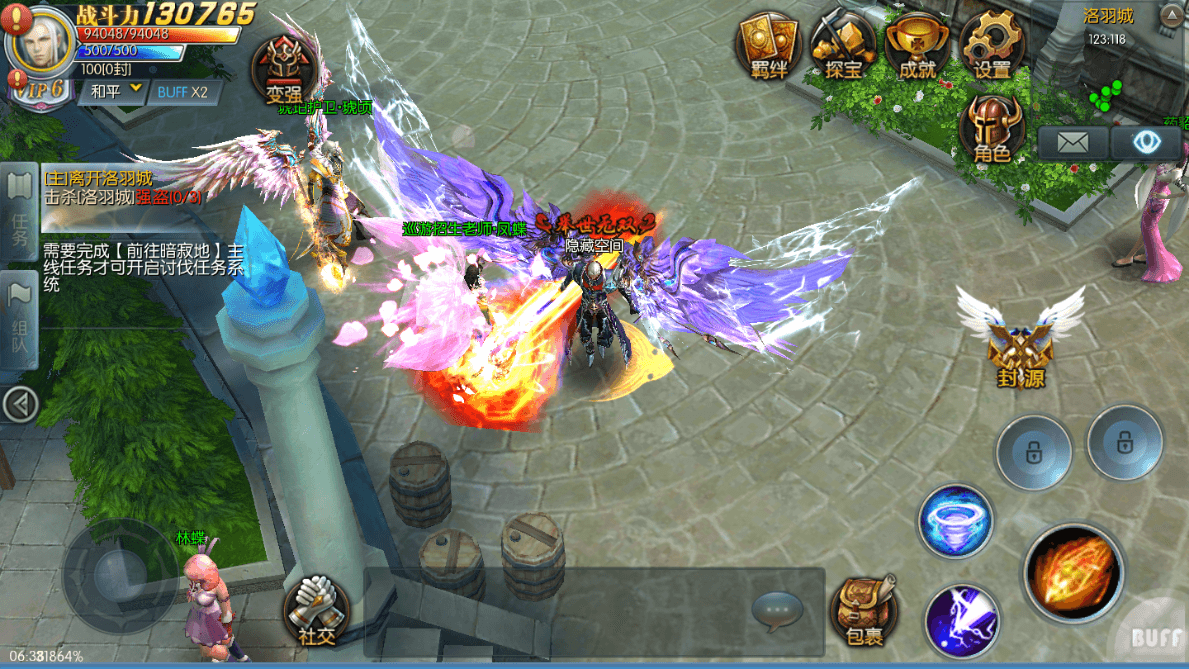Open the 设置 settings menu
Screen dimensions: 1189x669
pyautogui.click(x=992, y=45)
